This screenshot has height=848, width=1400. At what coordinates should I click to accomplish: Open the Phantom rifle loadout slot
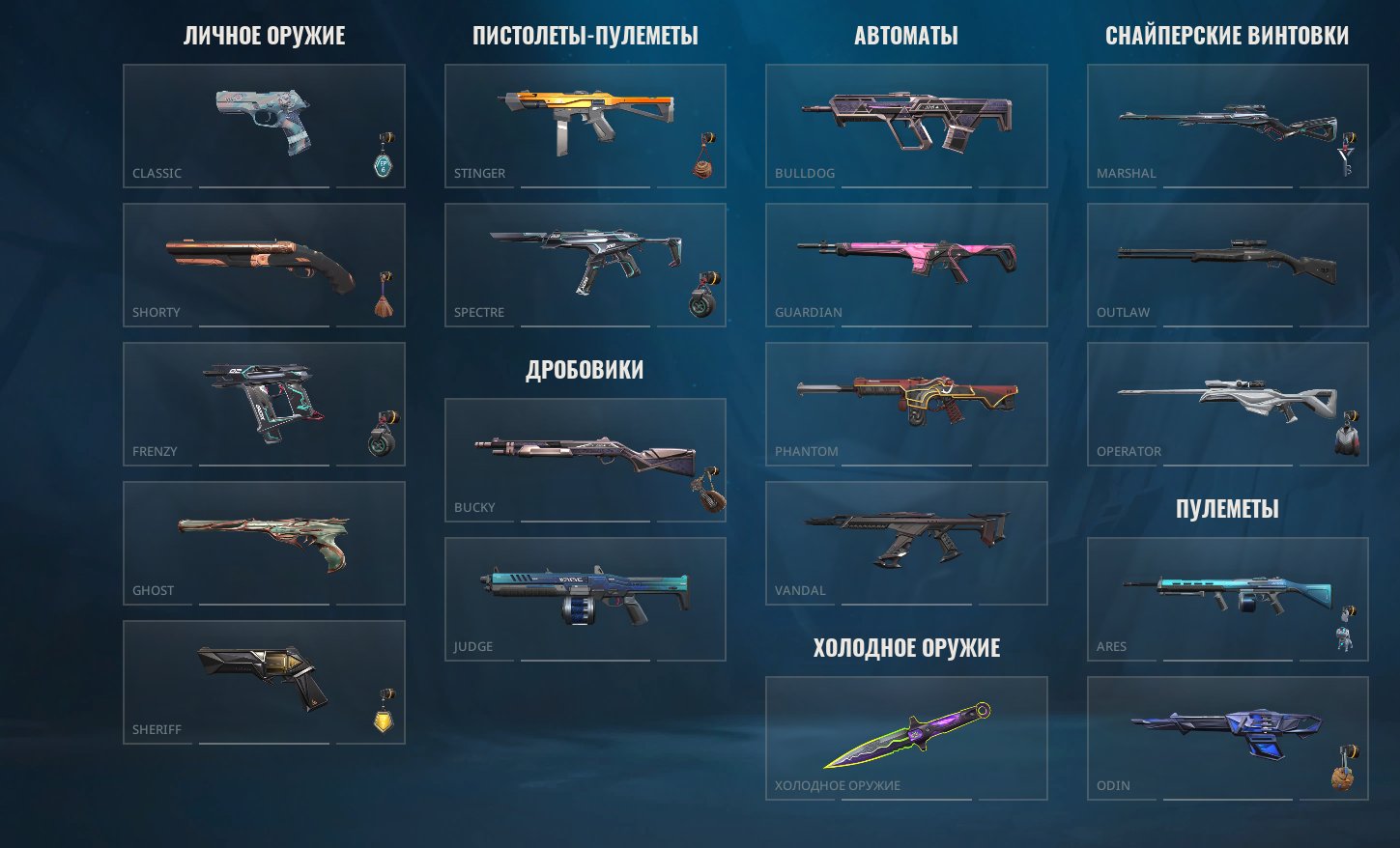pyautogui.click(x=905, y=404)
